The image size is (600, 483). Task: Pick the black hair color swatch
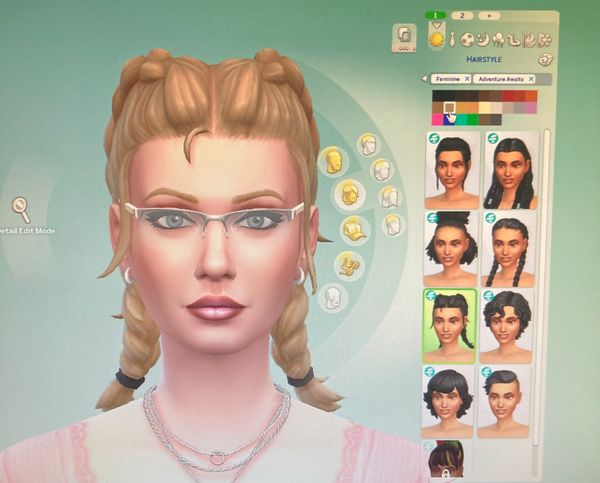[439, 96]
